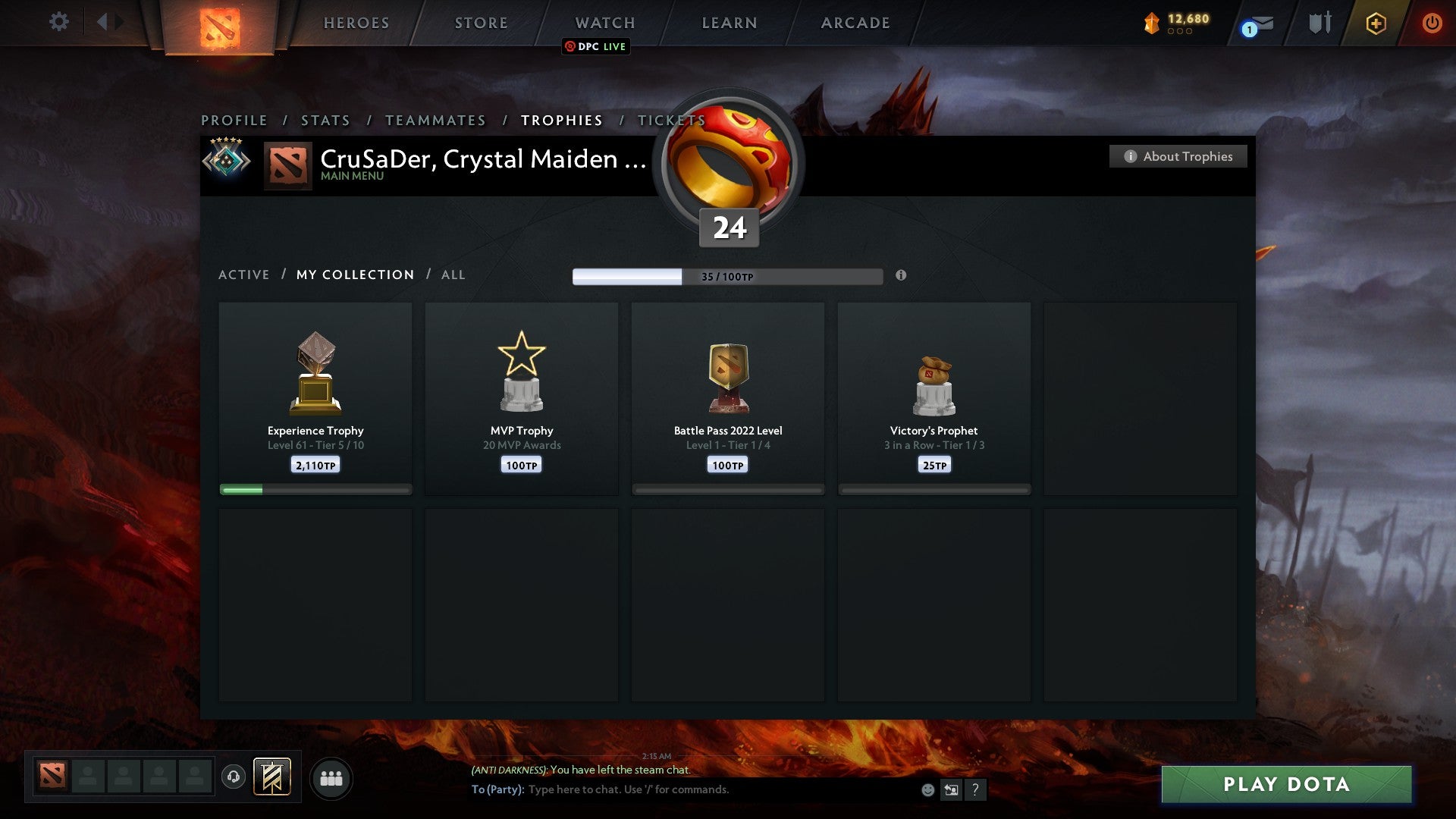Open Dota Plus via the hexagon plus icon
This screenshot has width=1456, height=819.
pyautogui.click(x=1376, y=23)
